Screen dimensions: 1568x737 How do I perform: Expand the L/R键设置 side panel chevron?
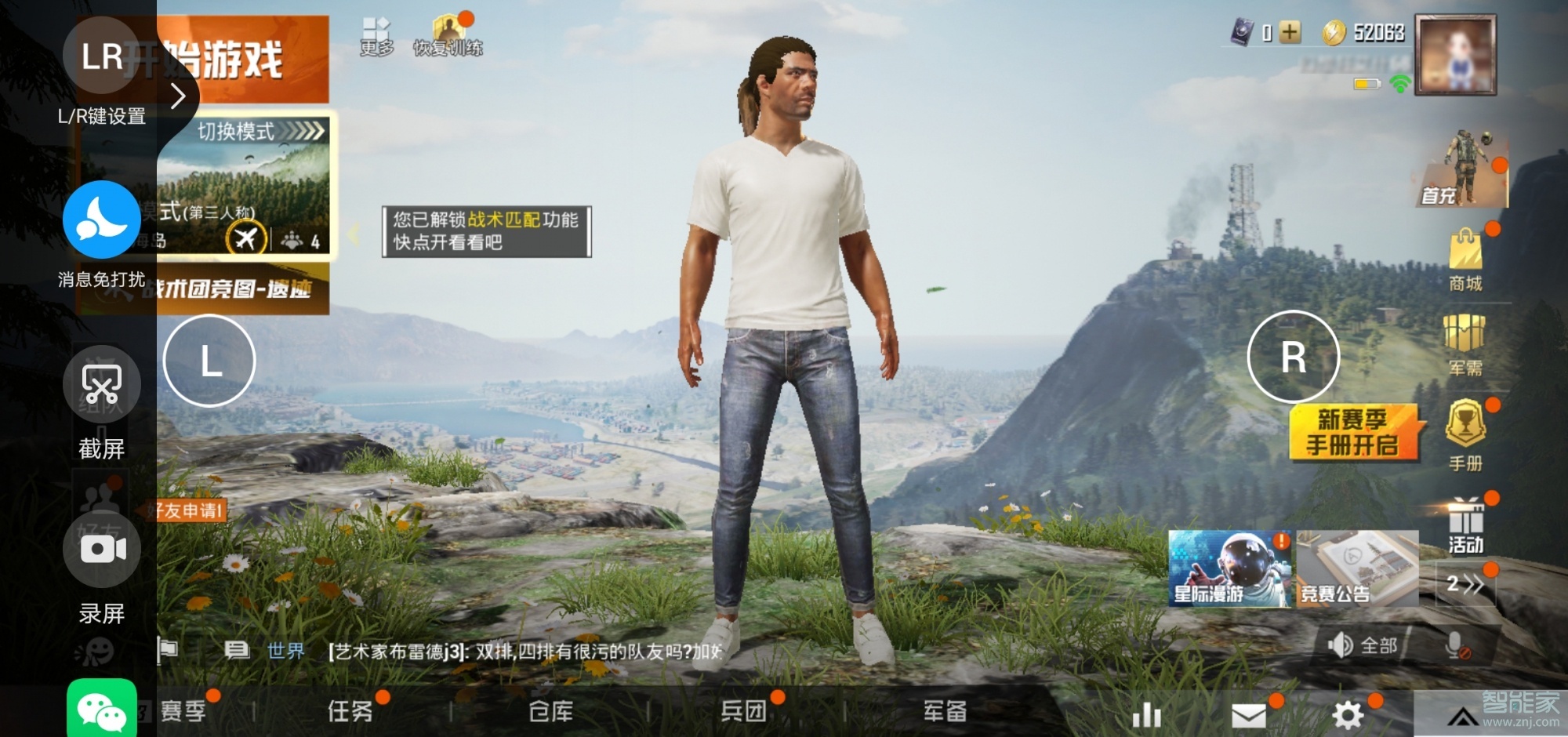179,94
